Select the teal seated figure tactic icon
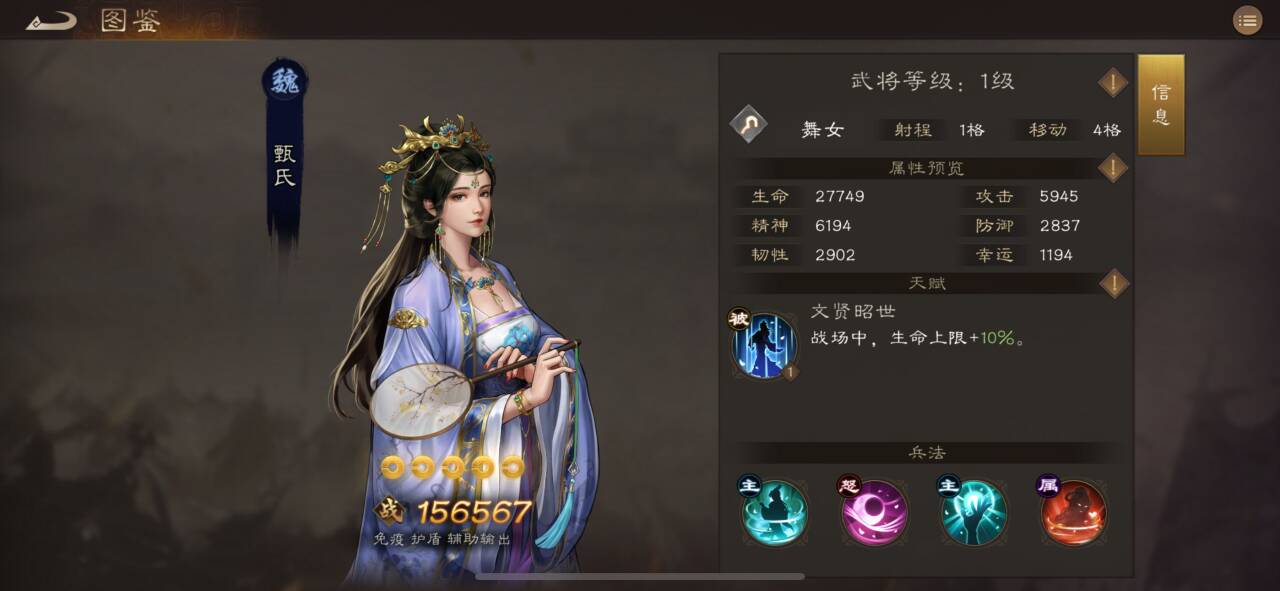This screenshot has width=1280, height=591. 774,511
